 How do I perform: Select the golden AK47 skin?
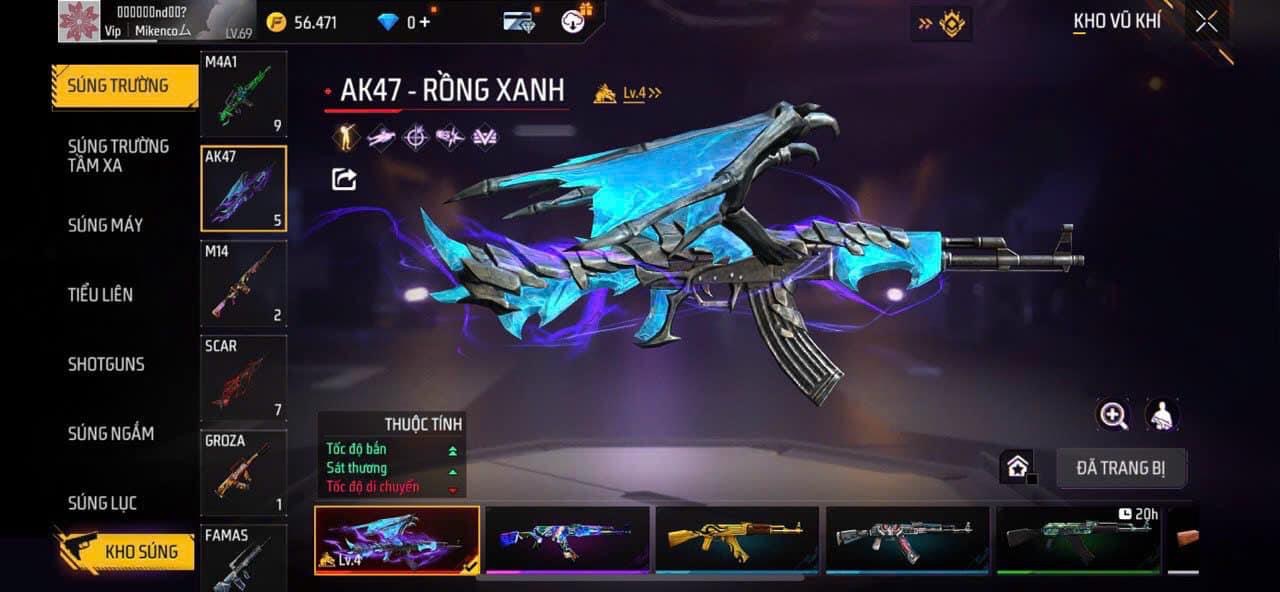point(736,539)
